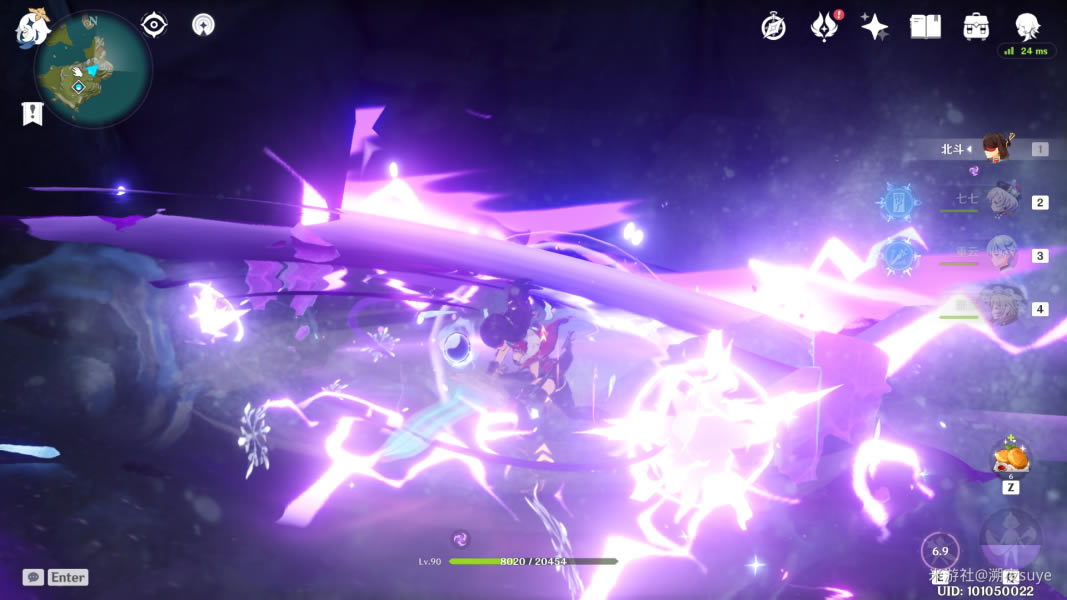Switch to party member in slot 3

coord(1001,255)
